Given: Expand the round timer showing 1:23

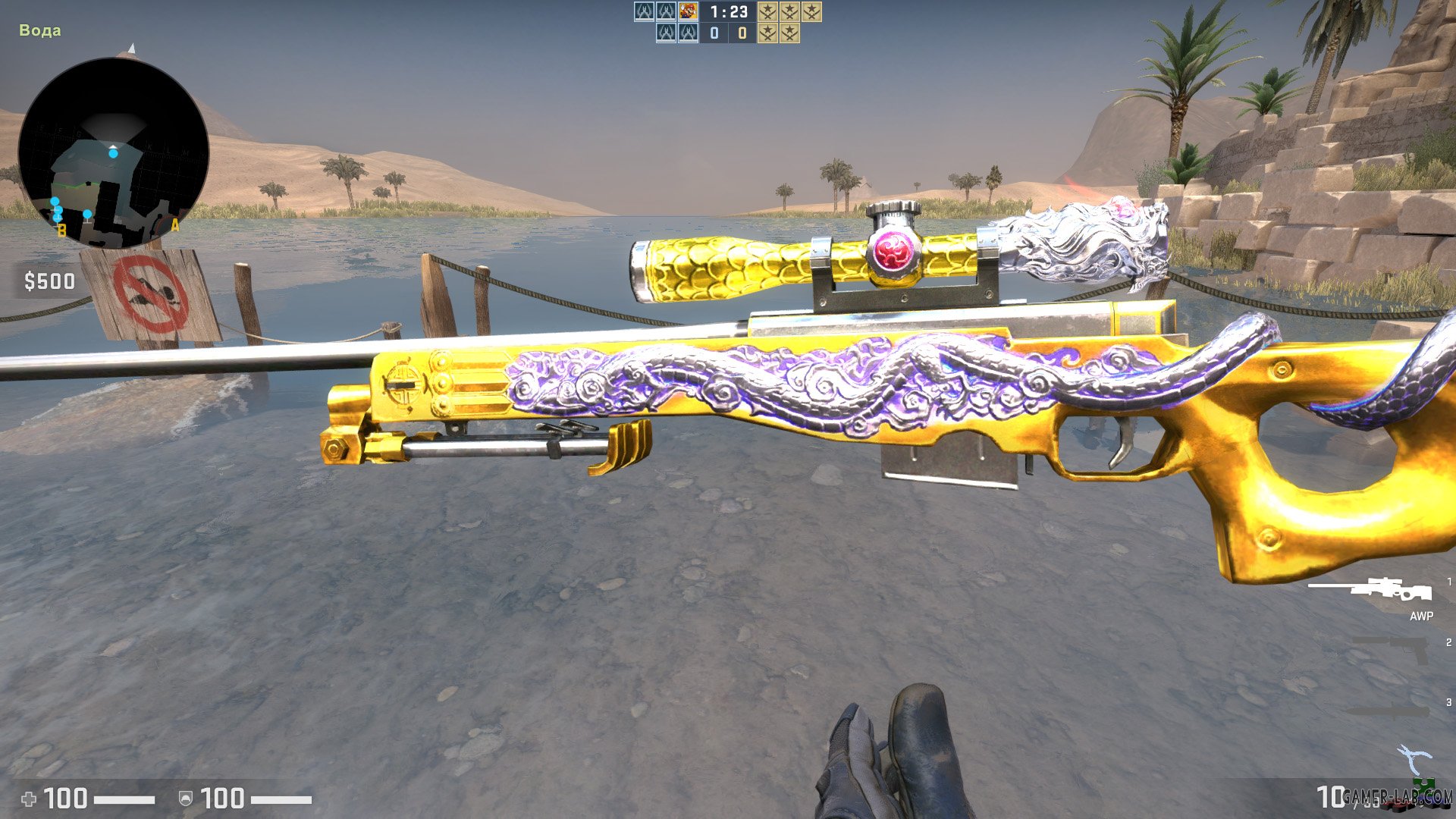Looking at the screenshot, I should (728, 12).
